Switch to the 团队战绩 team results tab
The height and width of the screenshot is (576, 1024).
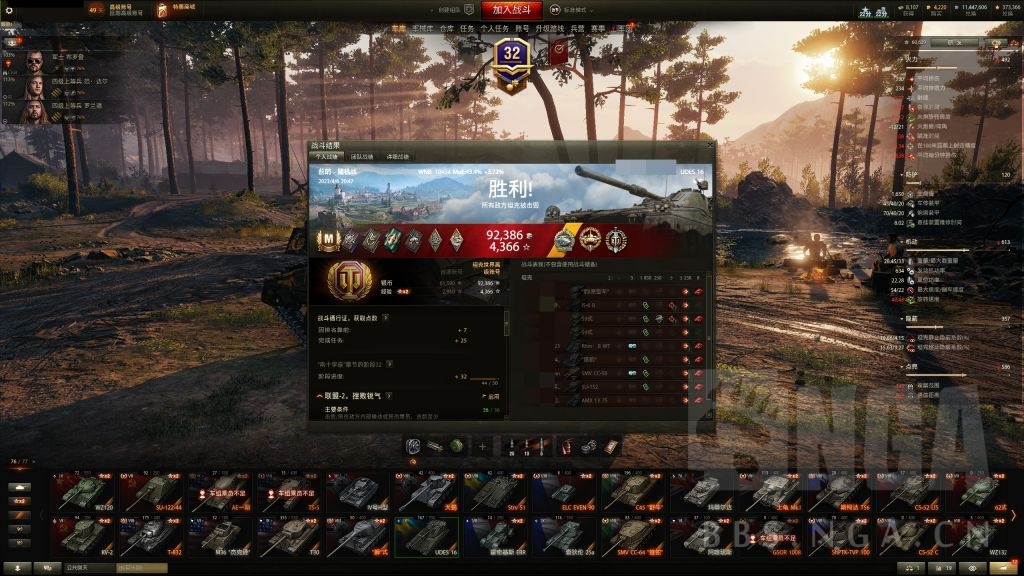[x=361, y=157]
